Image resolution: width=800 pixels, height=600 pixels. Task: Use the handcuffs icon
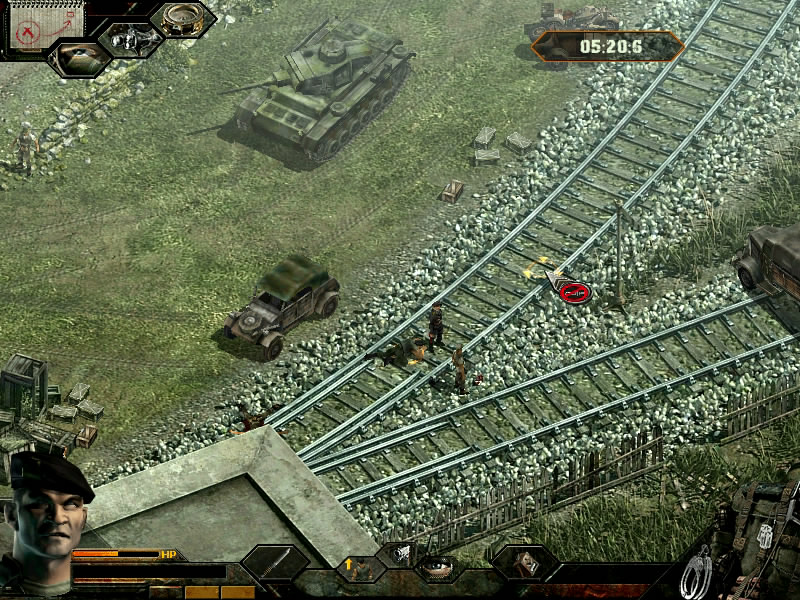[x=696, y=573]
